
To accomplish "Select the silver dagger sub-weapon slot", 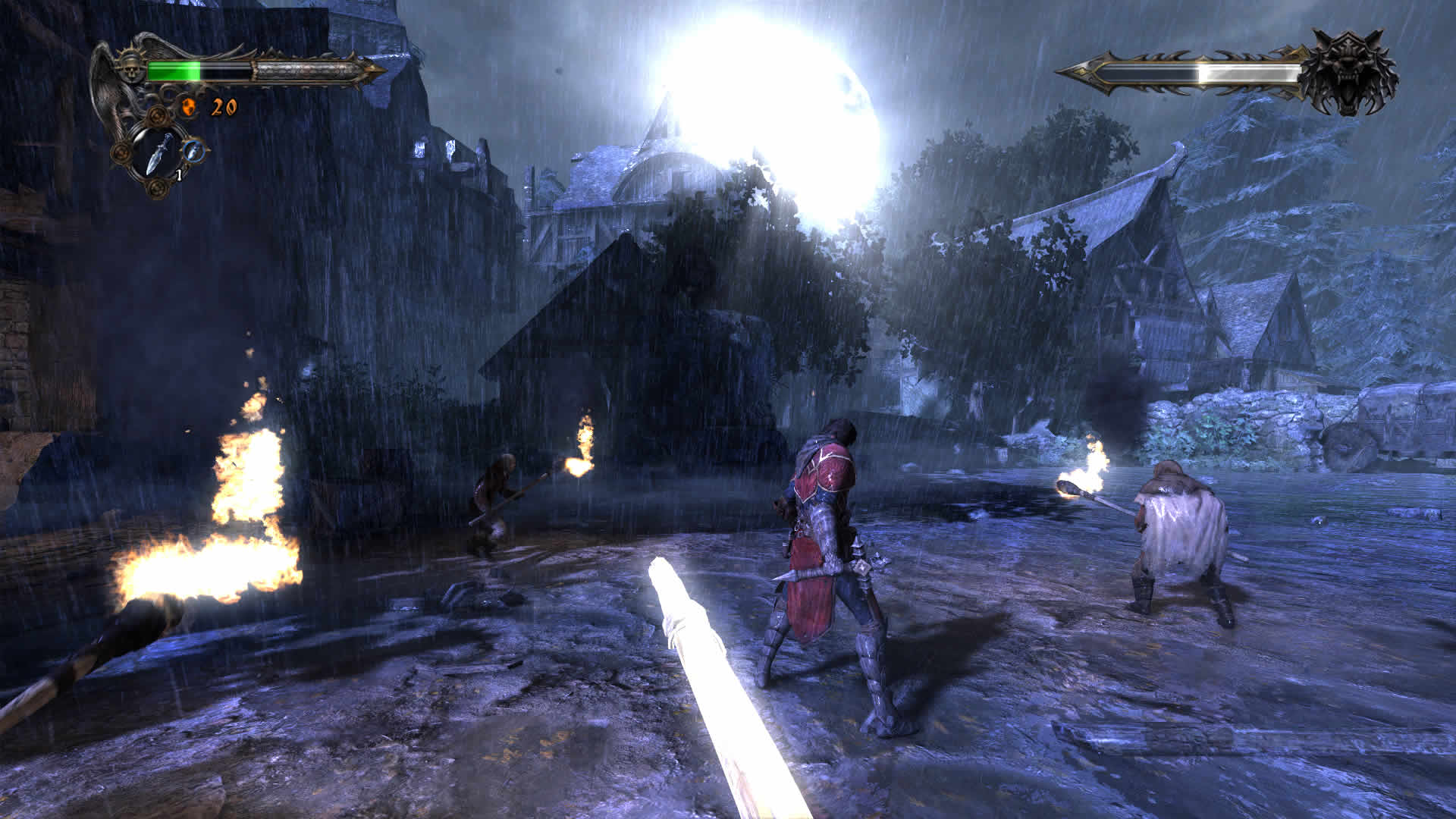I will point(158,154).
